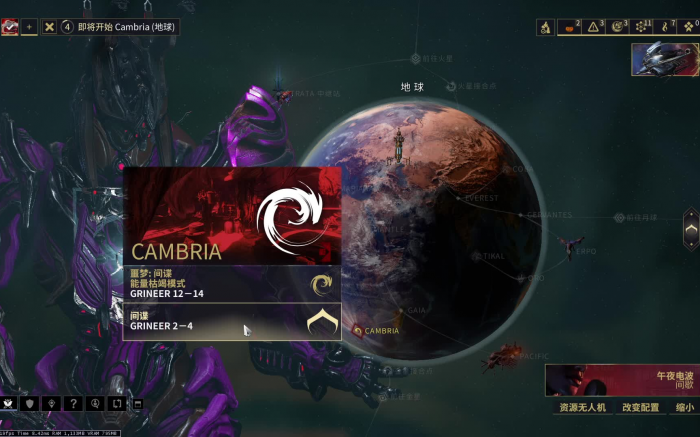The image size is (700, 437).
Task: Choose the Nightmare Spy mission, Grineer 12-14
Action: [231, 284]
